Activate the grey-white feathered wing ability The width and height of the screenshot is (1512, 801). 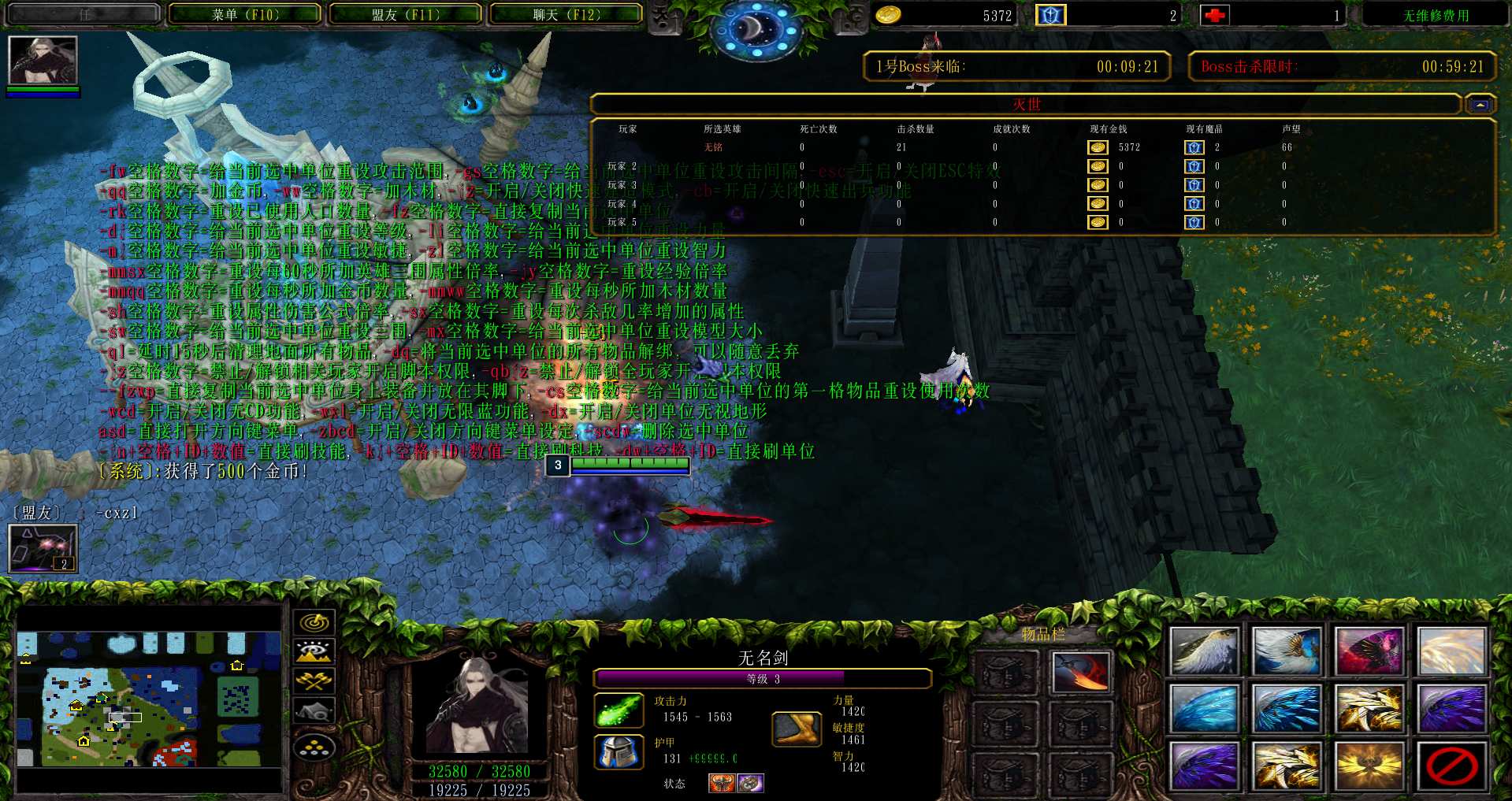pyautogui.click(x=1204, y=651)
